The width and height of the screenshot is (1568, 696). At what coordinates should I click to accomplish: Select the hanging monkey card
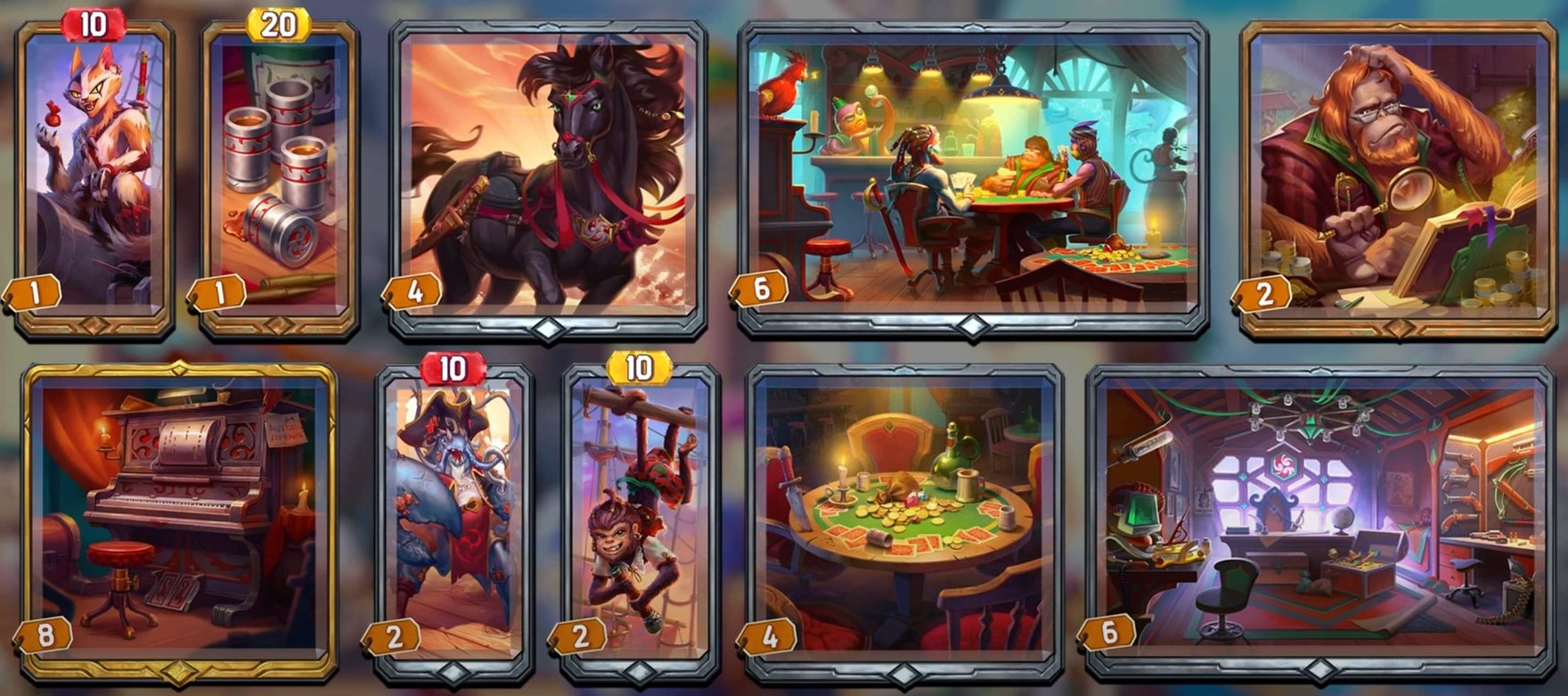641,517
